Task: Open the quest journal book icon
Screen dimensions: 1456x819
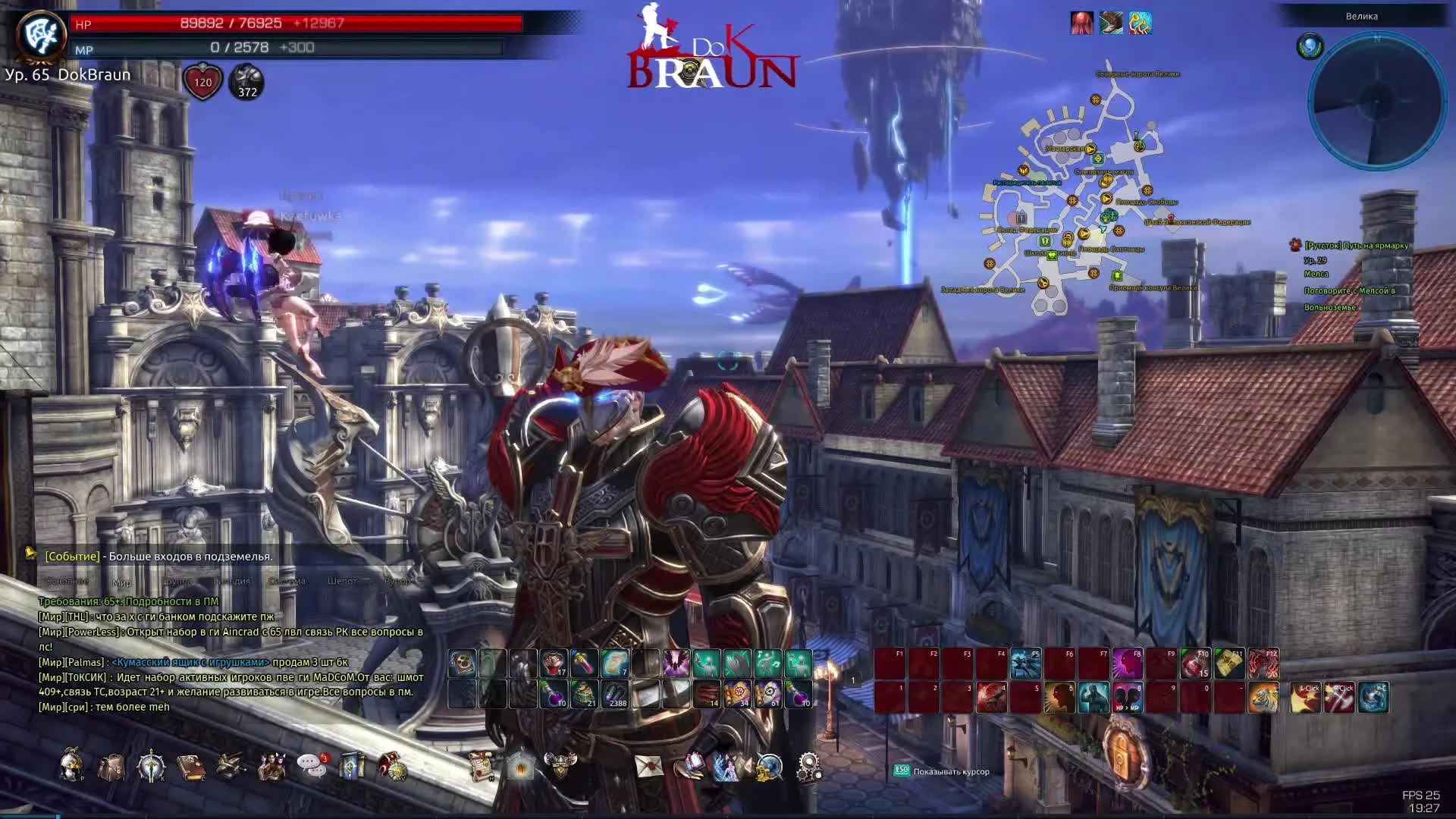Action: pos(191,767)
